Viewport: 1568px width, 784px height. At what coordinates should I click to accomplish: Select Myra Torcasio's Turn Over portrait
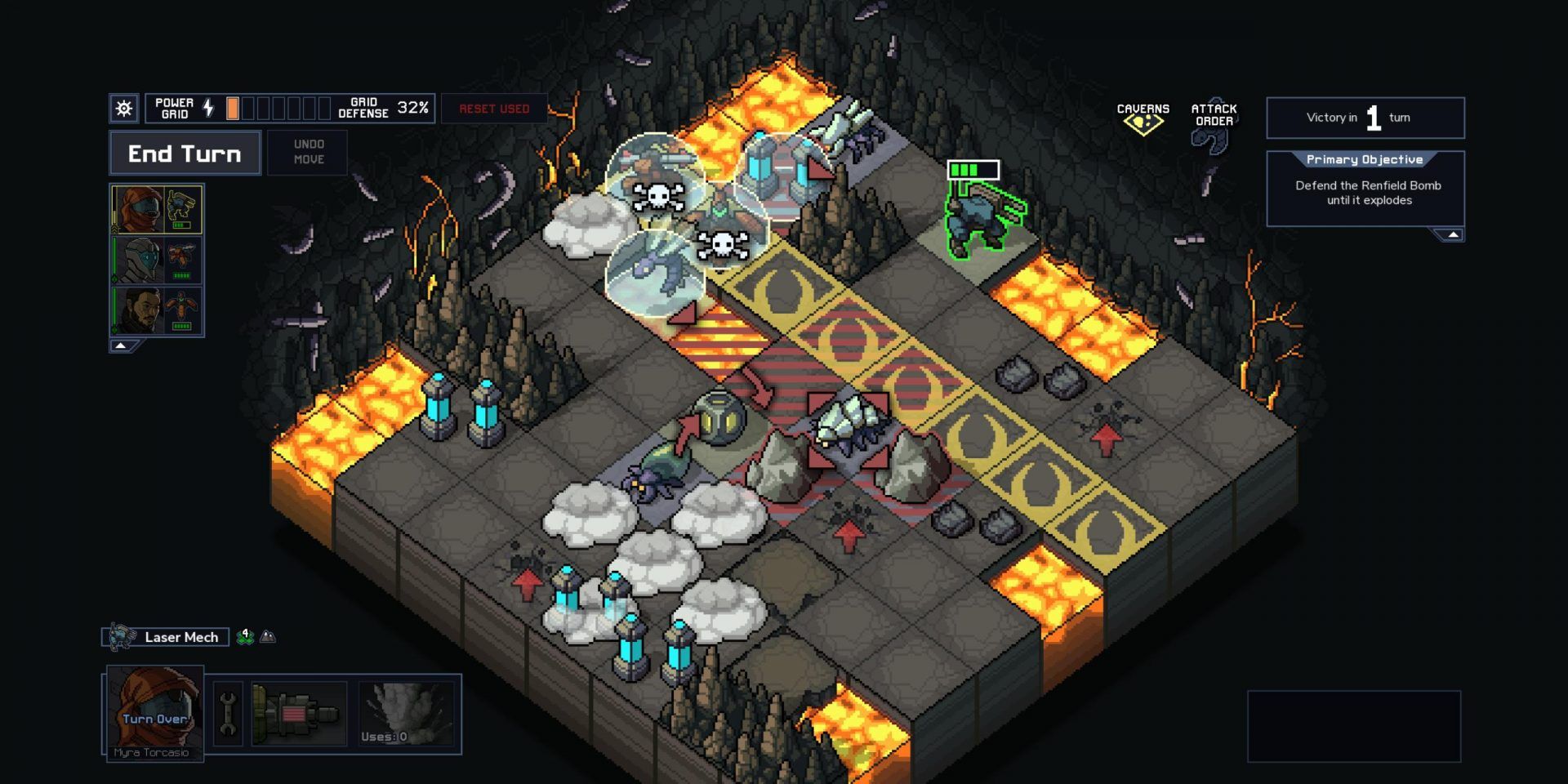(154, 709)
